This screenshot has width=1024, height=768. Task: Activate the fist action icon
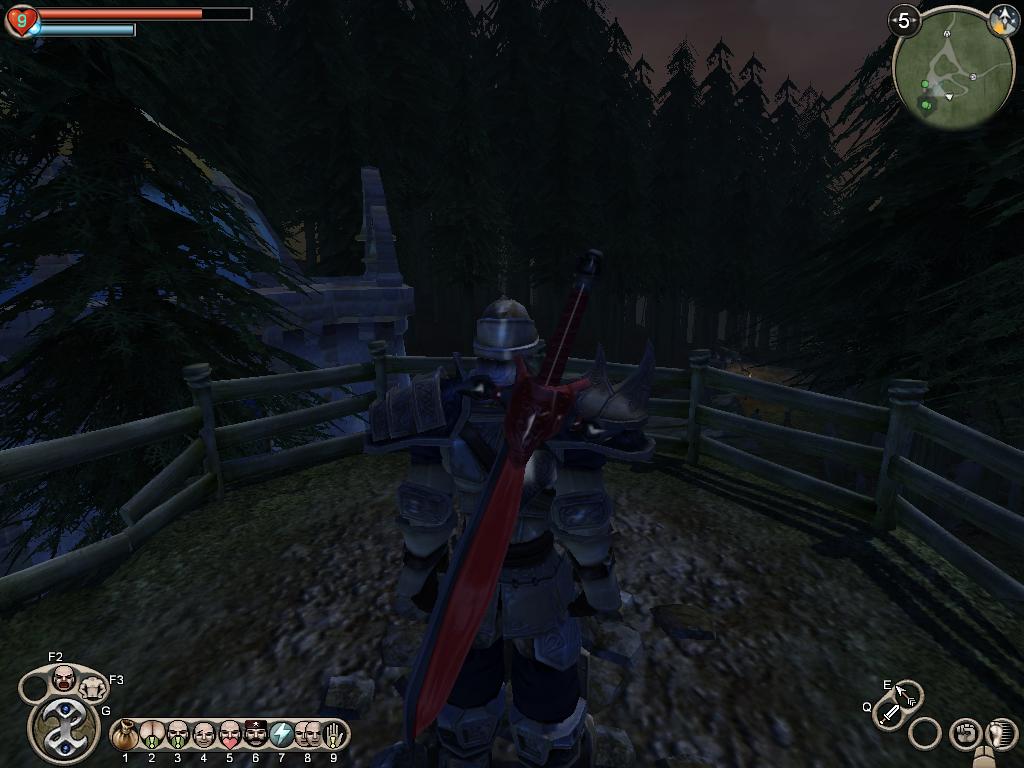[x=965, y=734]
